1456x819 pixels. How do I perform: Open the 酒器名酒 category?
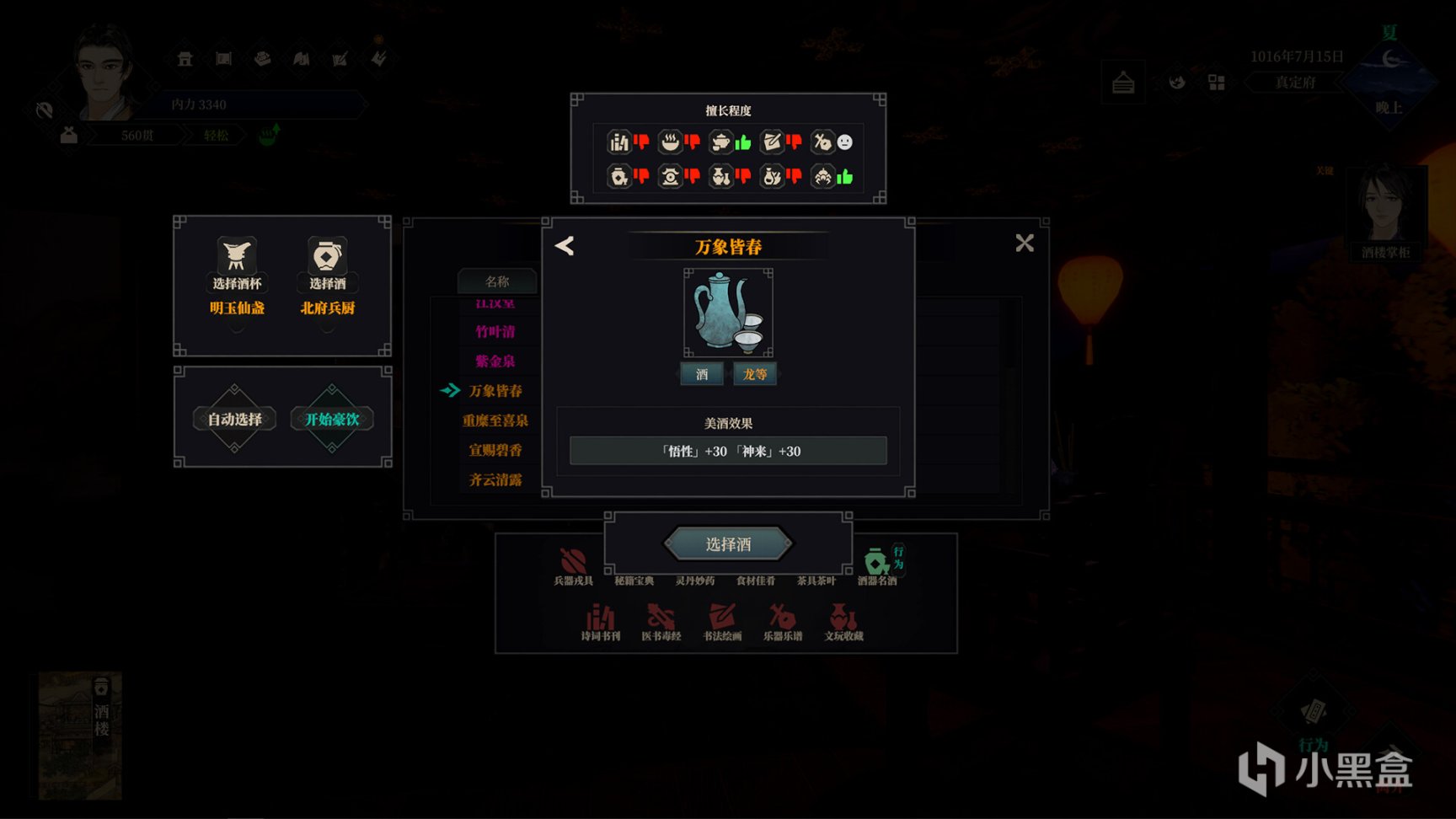point(877,566)
